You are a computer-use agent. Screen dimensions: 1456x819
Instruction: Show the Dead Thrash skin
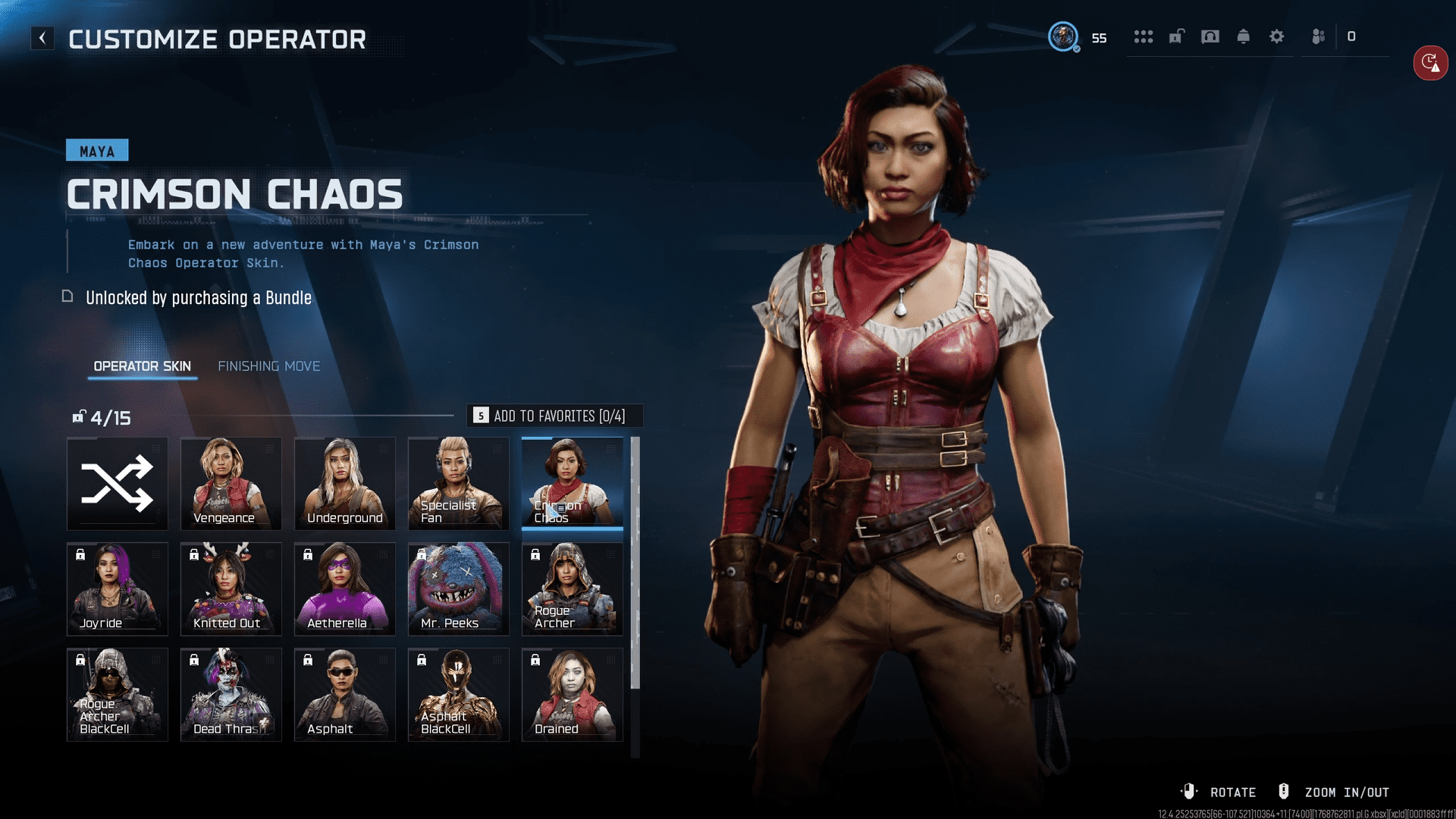pos(231,694)
